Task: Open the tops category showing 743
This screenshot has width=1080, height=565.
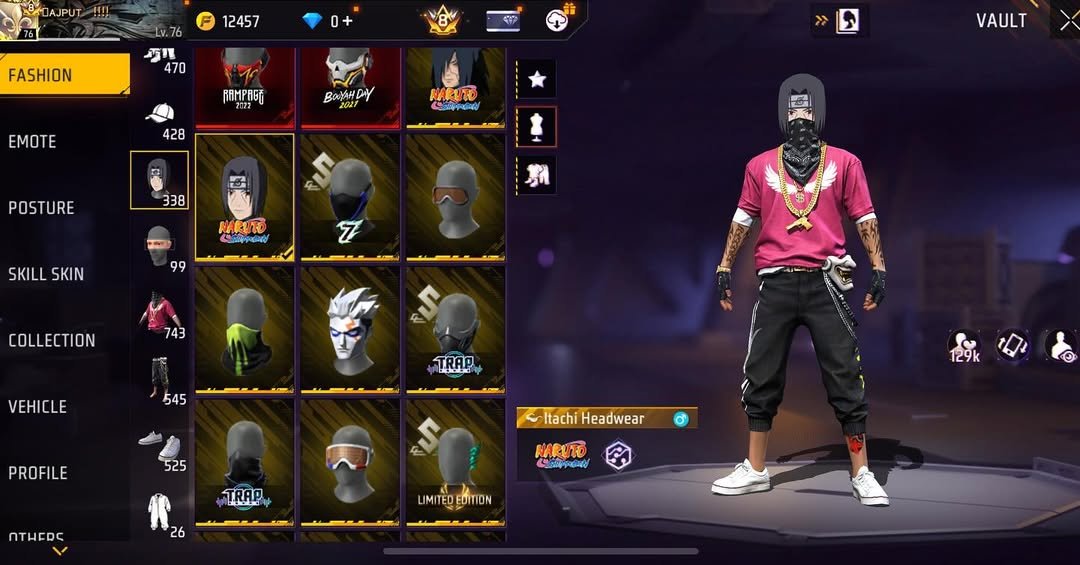Action: pyautogui.click(x=160, y=315)
